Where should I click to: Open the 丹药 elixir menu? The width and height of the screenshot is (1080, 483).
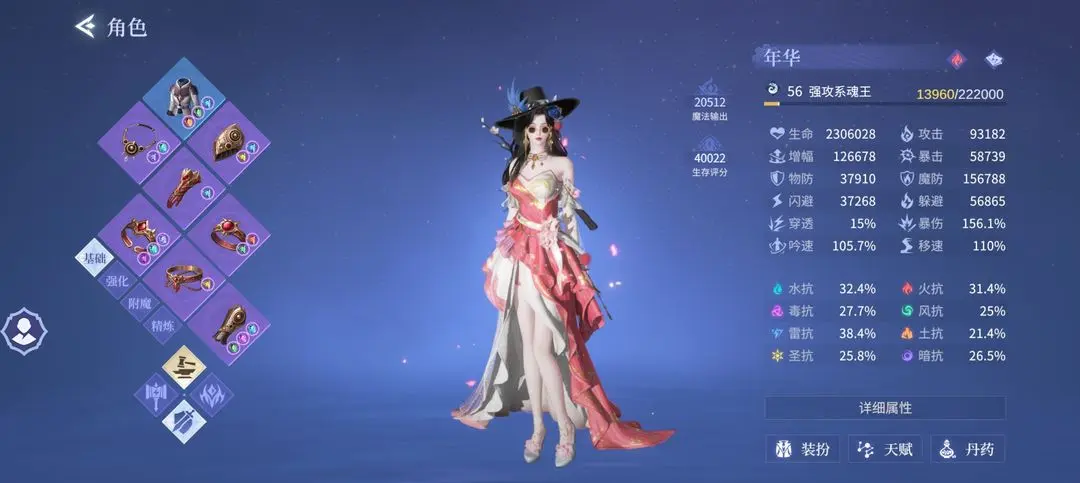click(x=967, y=449)
